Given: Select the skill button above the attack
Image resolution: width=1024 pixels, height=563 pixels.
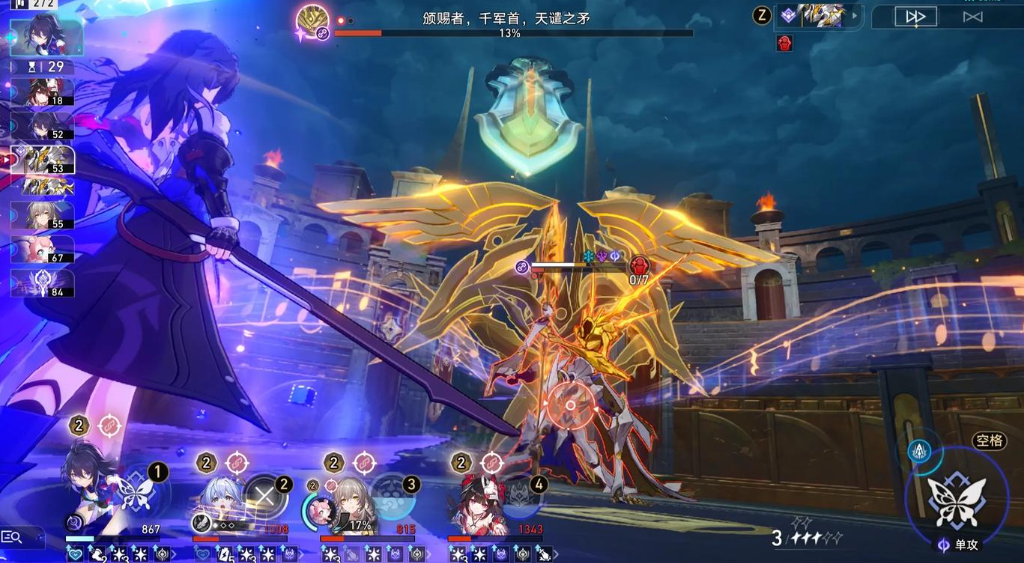Looking at the screenshot, I should (x=921, y=453).
